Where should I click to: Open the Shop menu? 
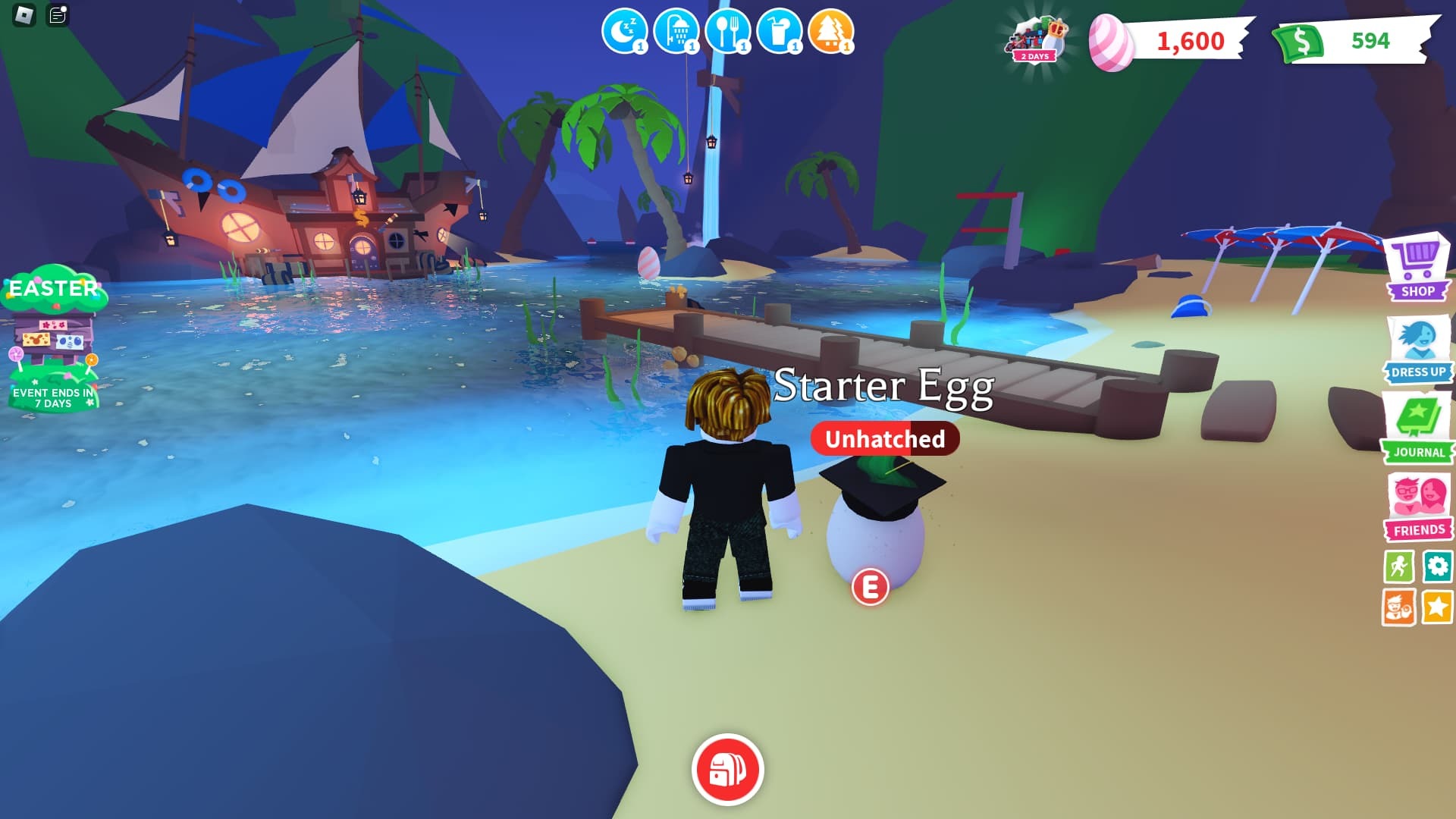1417,268
